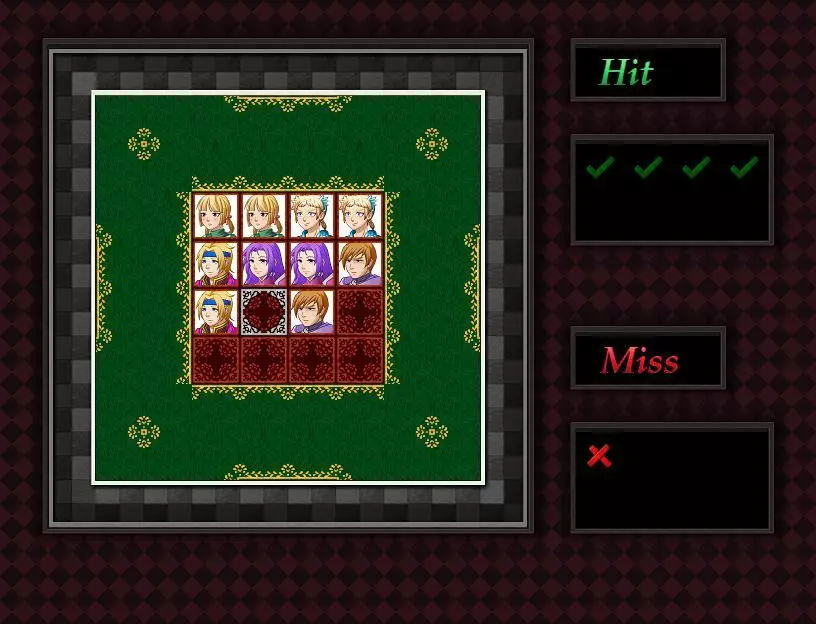Viewport: 816px width, 624px height.
Task: Choose the green-scarf girl card beside the blue-ribbon girl
Action: point(264,216)
